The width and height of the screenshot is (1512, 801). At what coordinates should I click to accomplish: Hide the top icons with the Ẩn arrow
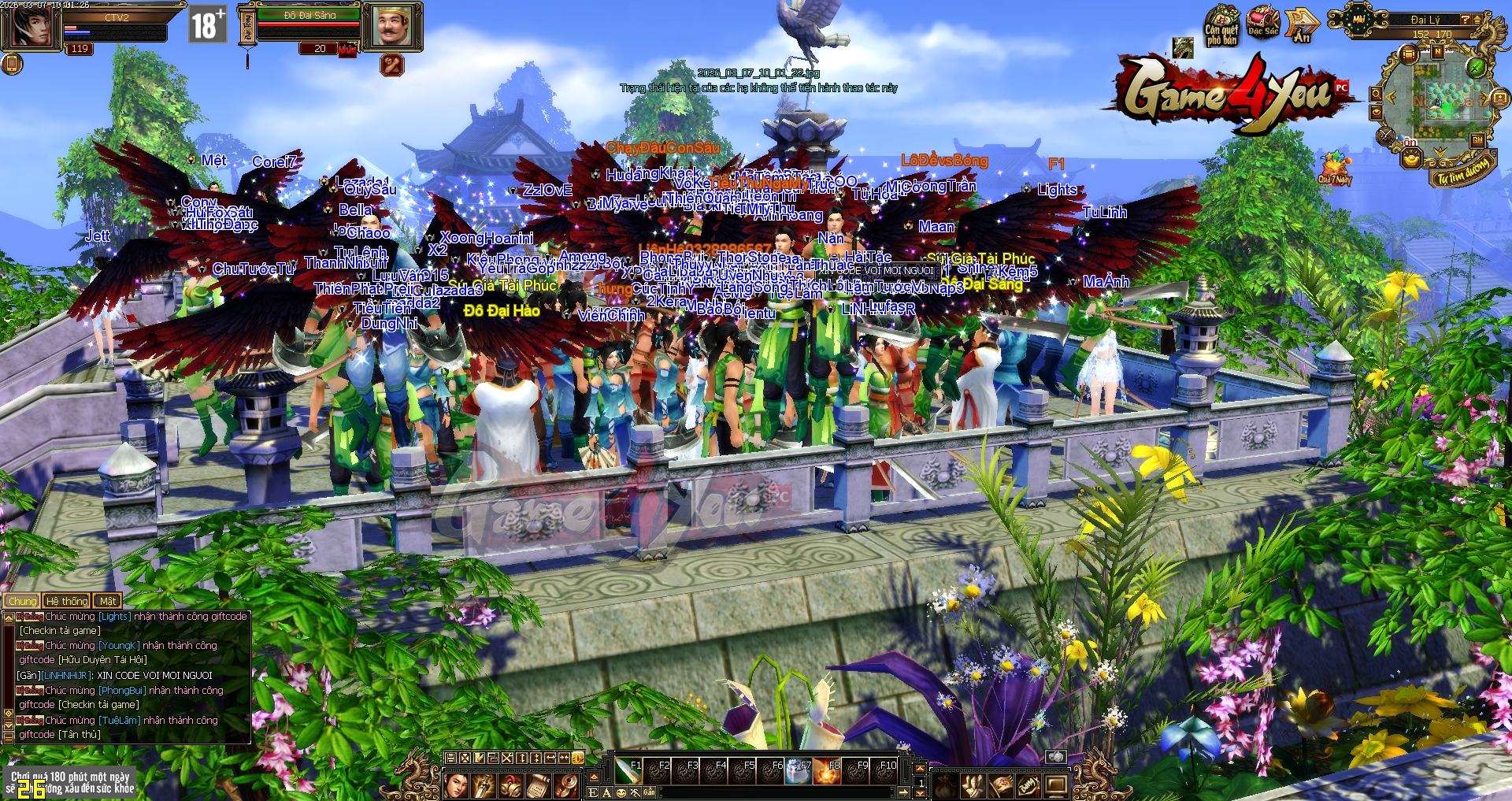click(1301, 27)
